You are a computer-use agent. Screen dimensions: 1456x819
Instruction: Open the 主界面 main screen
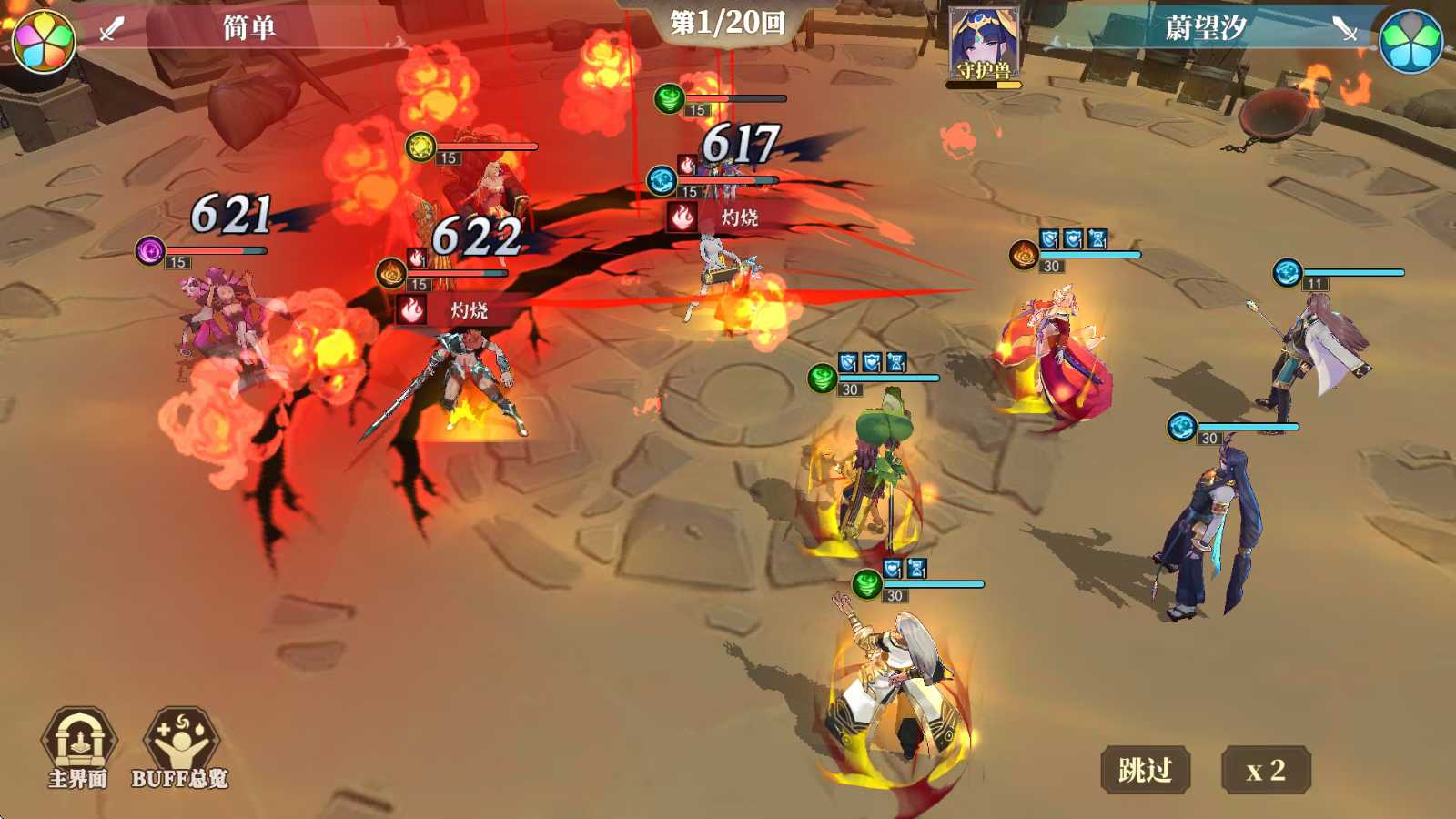[78, 748]
